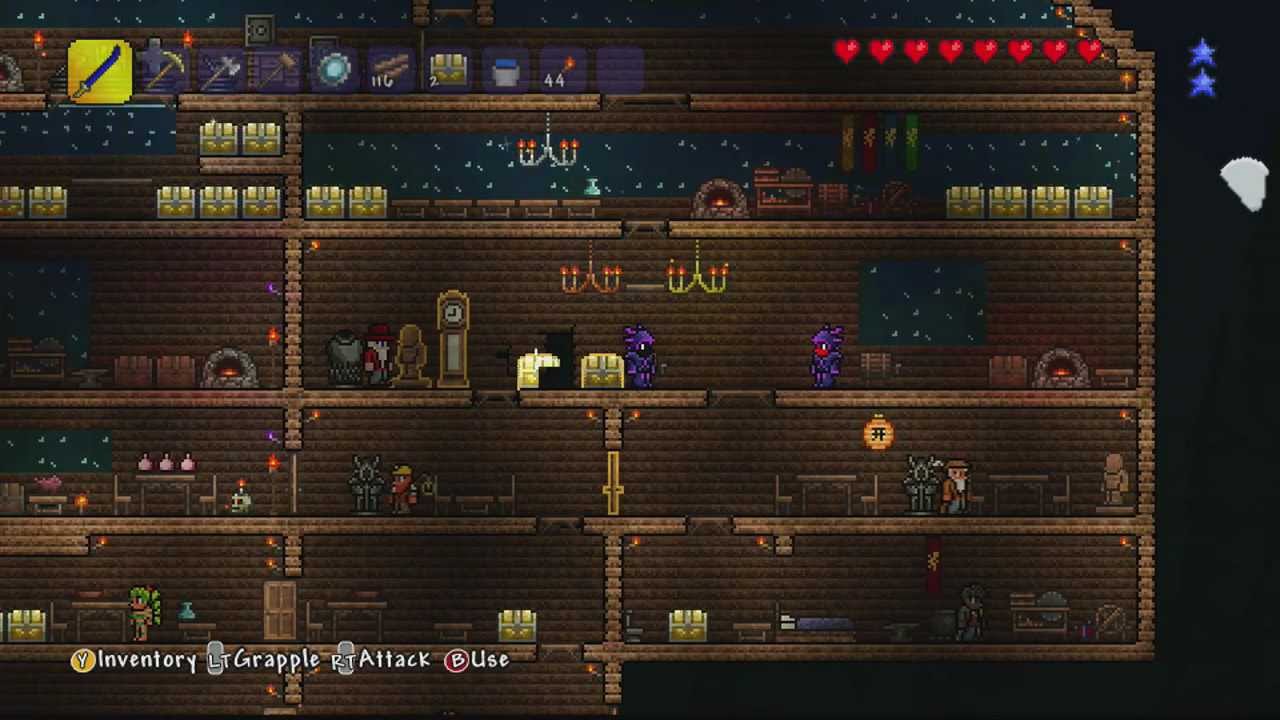Image resolution: width=1280 pixels, height=720 pixels.
Task: Select the gold chest hotbar slot
Action: coord(448,70)
